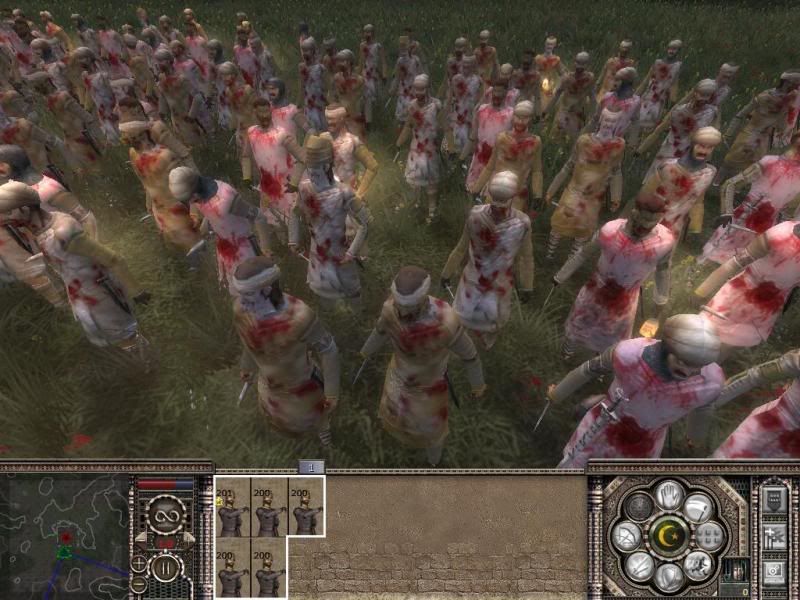The height and width of the screenshot is (600, 800).
Task: Click the dark special ability button
Action: click(x=640, y=508)
